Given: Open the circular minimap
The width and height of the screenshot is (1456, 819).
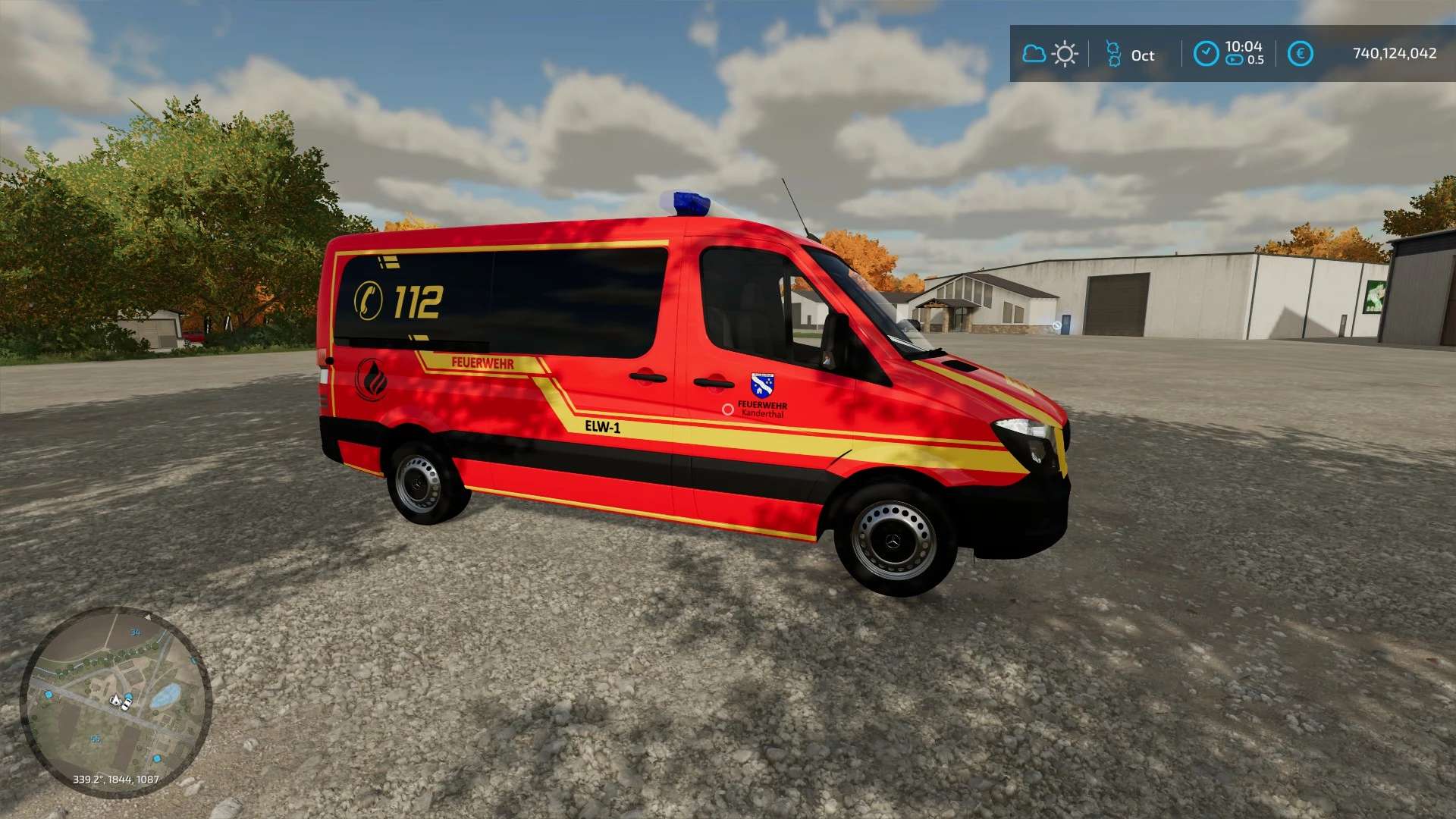Looking at the screenshot, I should pyautogui.click(x=115, y=701).
